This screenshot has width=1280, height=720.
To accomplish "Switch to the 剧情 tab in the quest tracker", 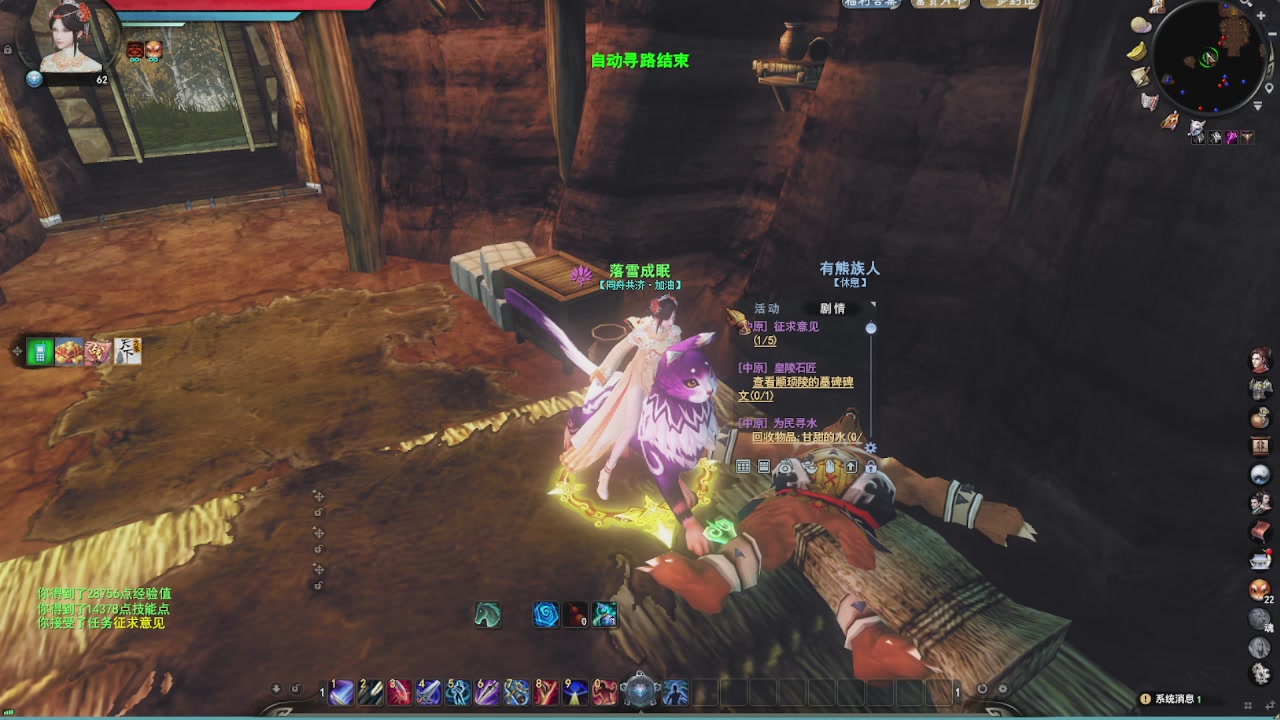I will pyautogui.click(x=832, y=308).
